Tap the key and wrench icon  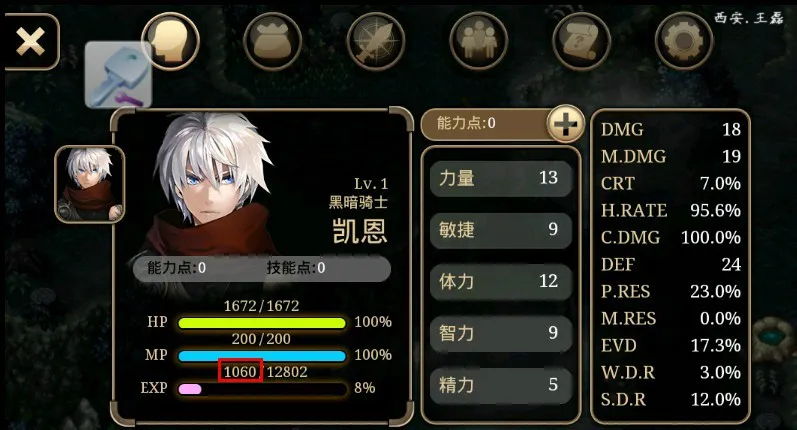117,75
